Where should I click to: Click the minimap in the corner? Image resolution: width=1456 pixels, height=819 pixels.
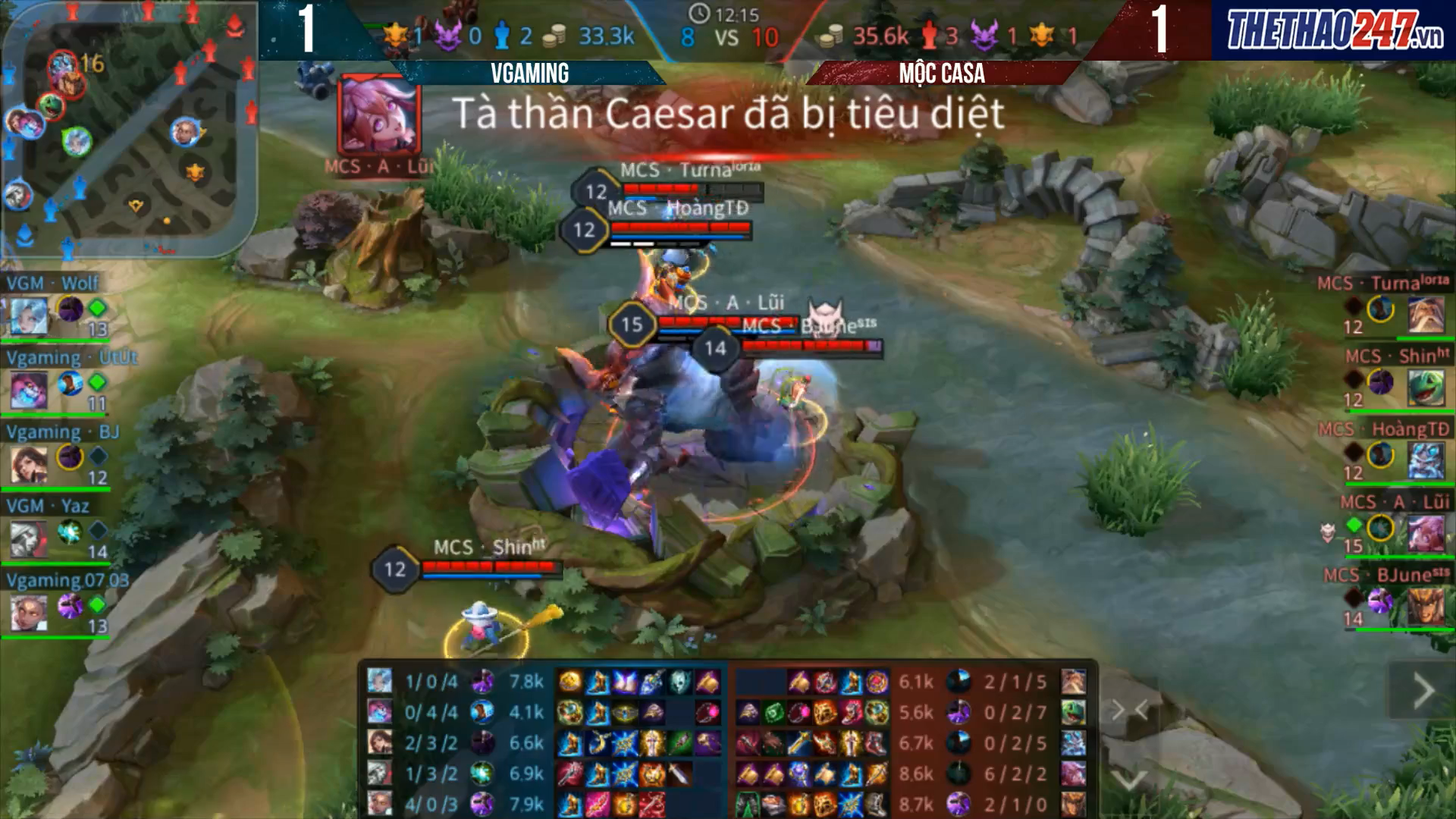click(x=129, y=129)
